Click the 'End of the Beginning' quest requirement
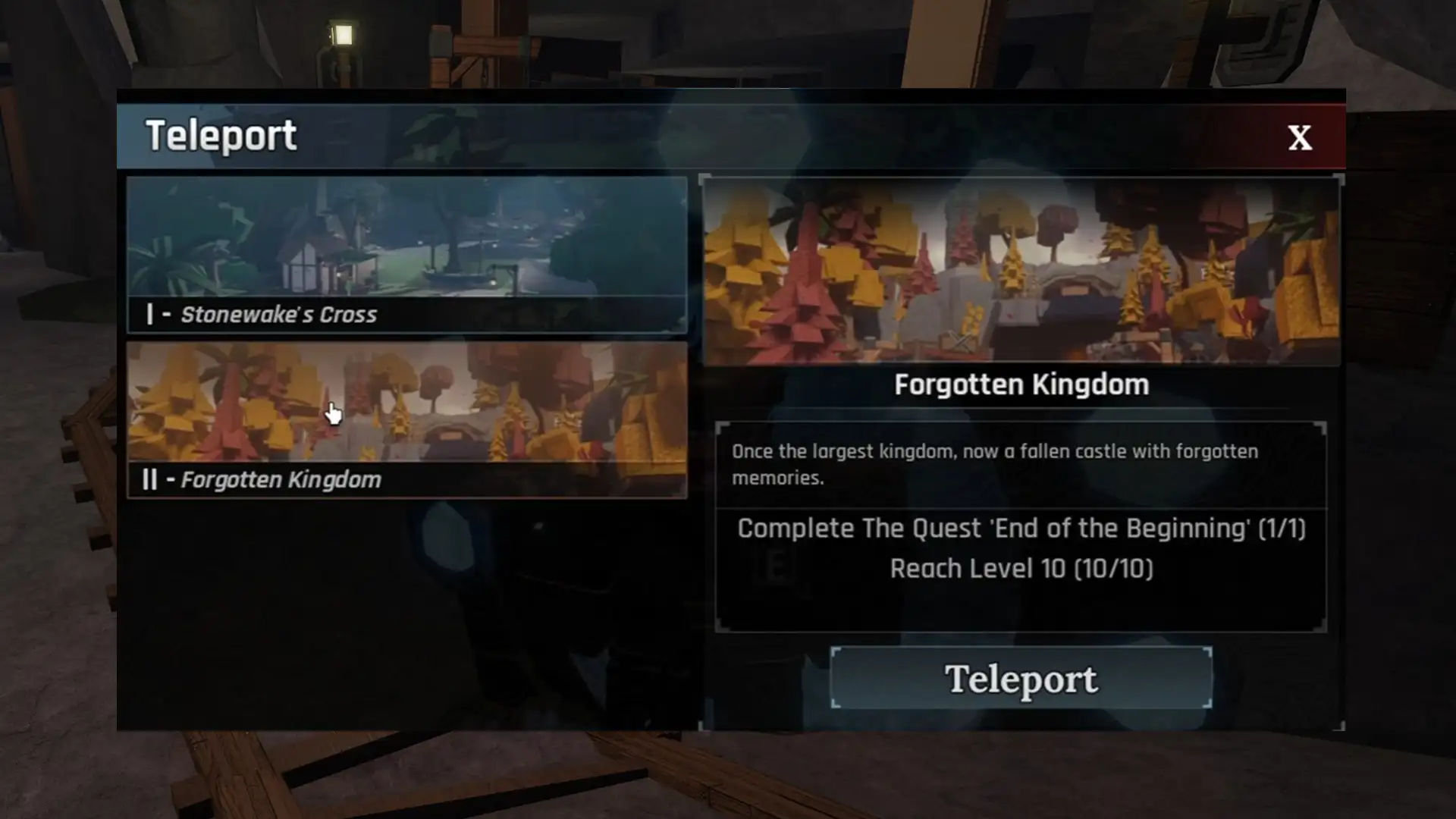1456x819 pixels. pos(1020,529)
